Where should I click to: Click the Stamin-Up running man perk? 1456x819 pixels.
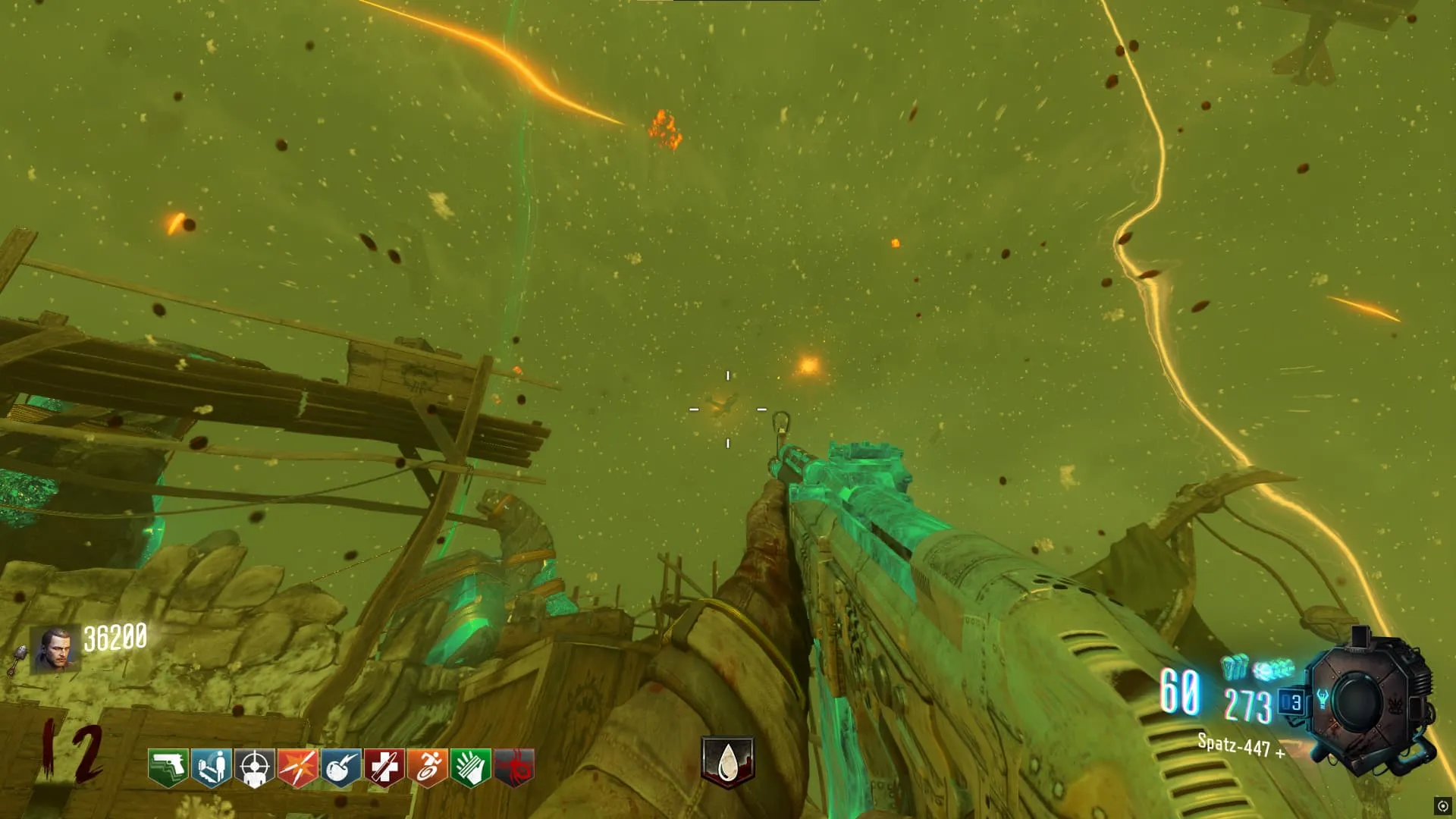(x=427, y=767)
